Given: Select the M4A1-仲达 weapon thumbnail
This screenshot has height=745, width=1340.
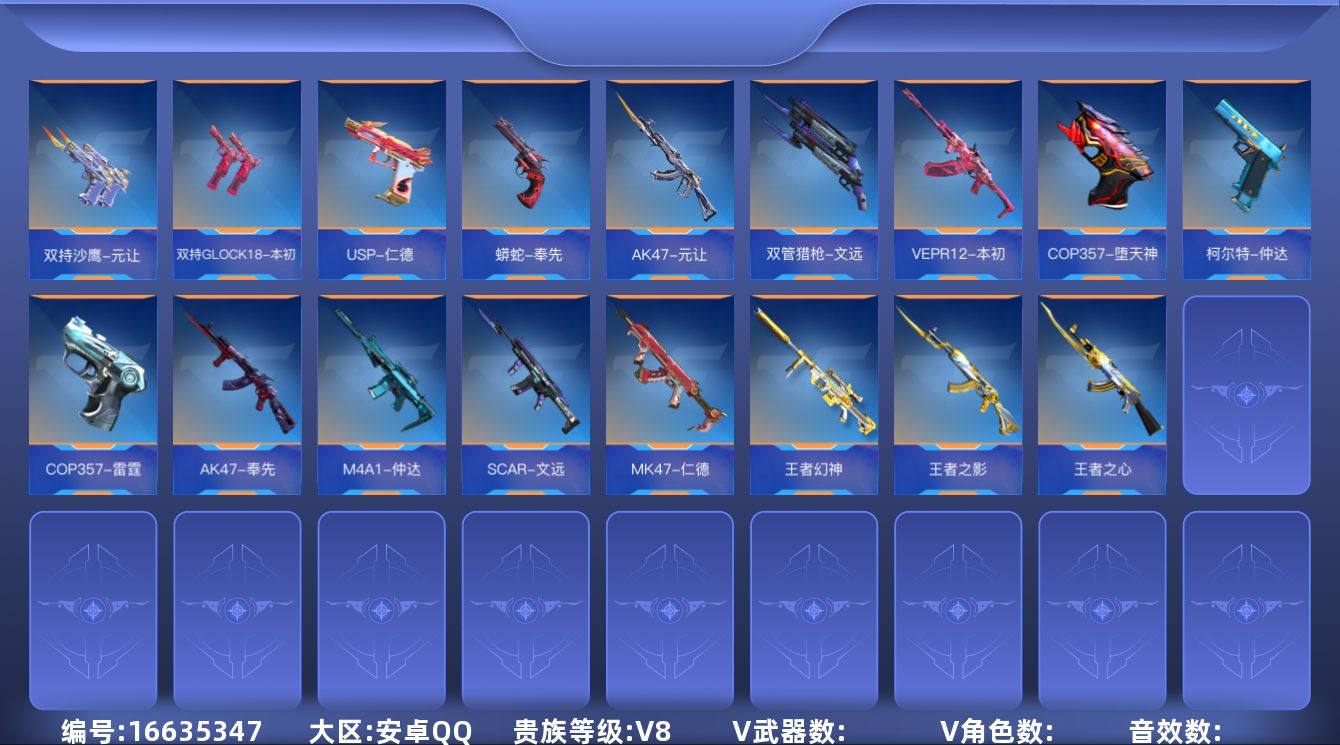Looking at the screenshot, I should coord(381,390).
